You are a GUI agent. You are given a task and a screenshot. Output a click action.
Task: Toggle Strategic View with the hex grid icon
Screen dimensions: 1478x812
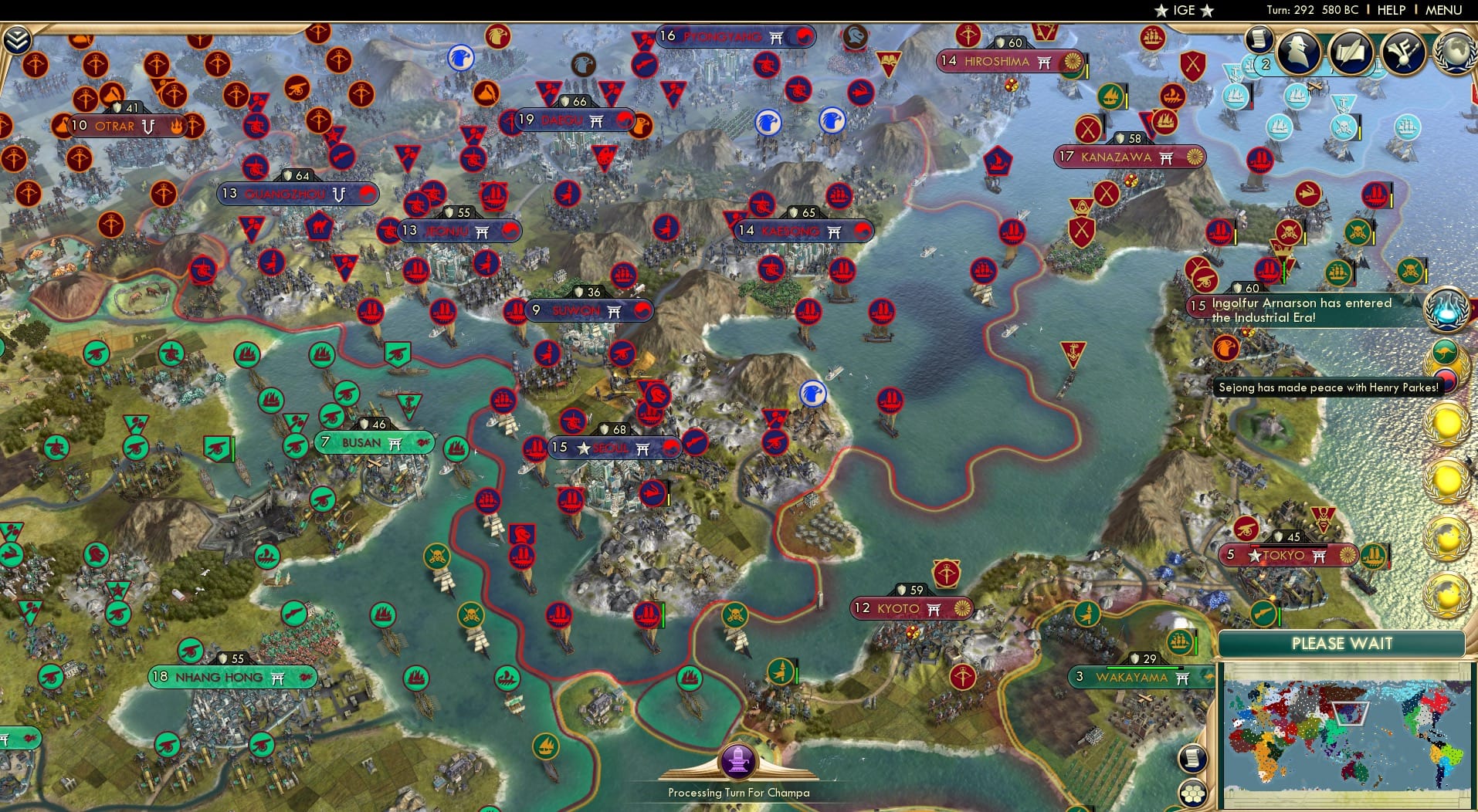[x=1193, y=793]
